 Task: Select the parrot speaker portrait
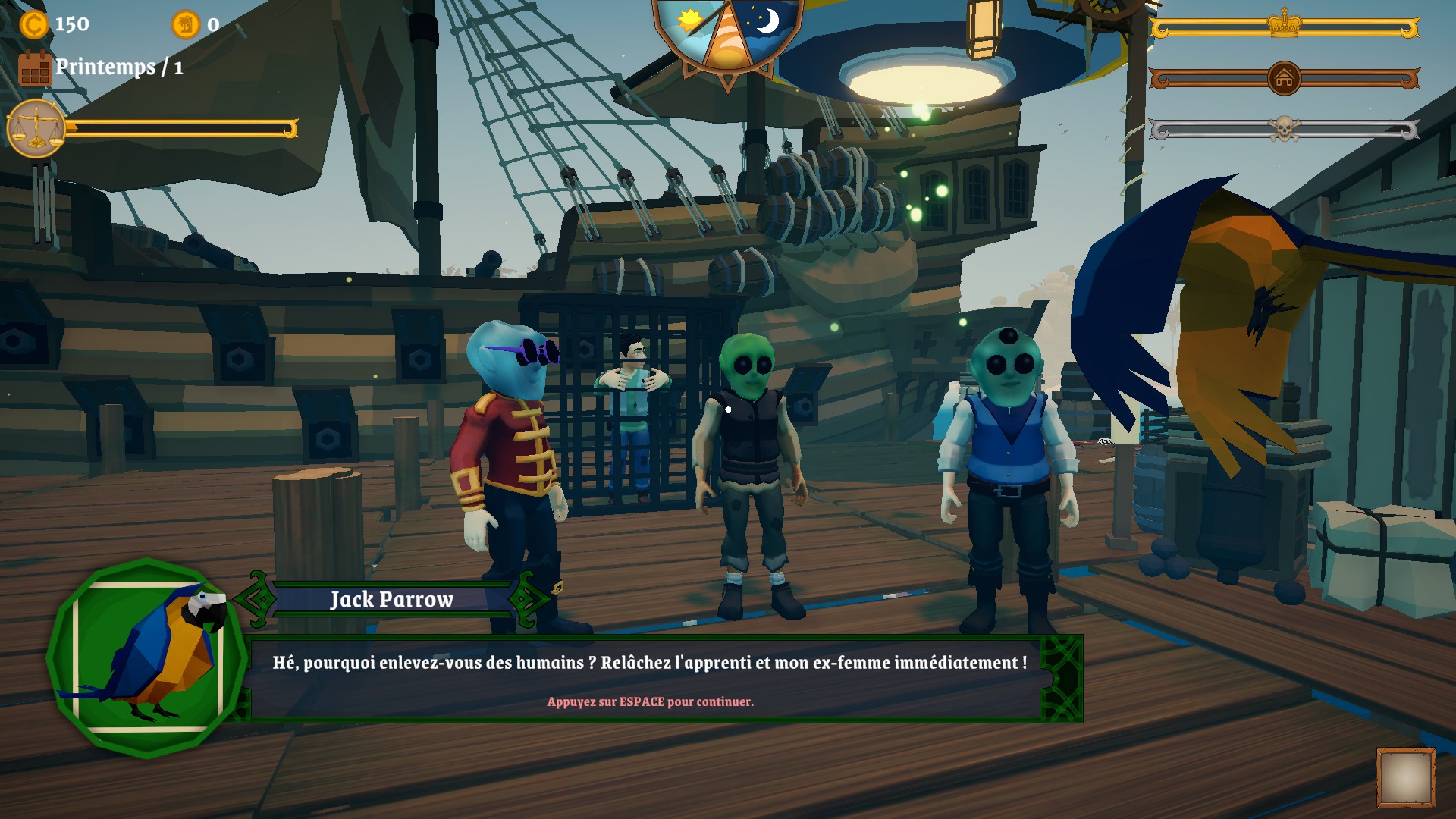pyautogui.click(x=147, y=658)
